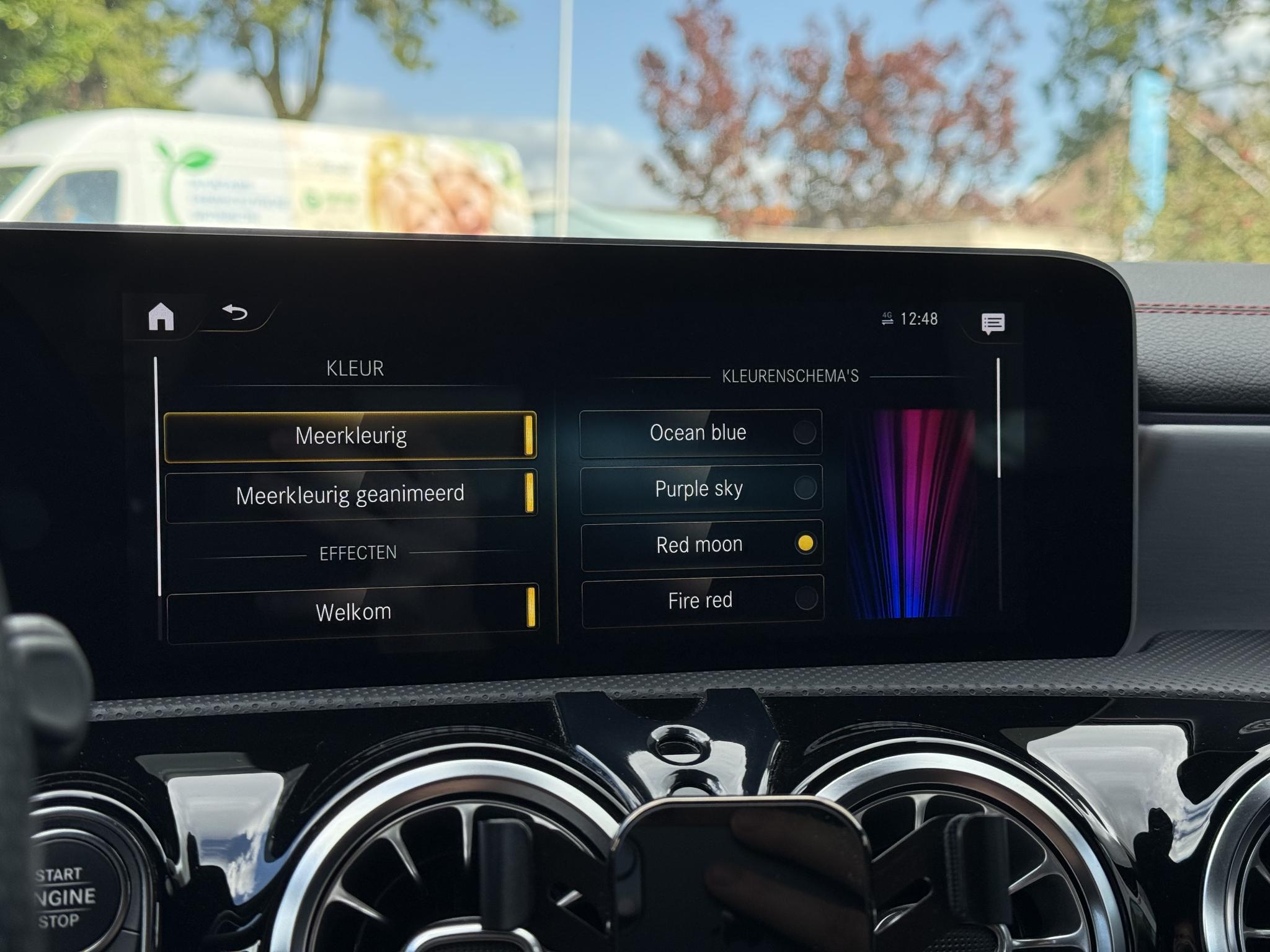Screen dimensions: 1270x952
Task: Click the colour scheme preview image
Action: pyautogui.click(x=910, y=513)
